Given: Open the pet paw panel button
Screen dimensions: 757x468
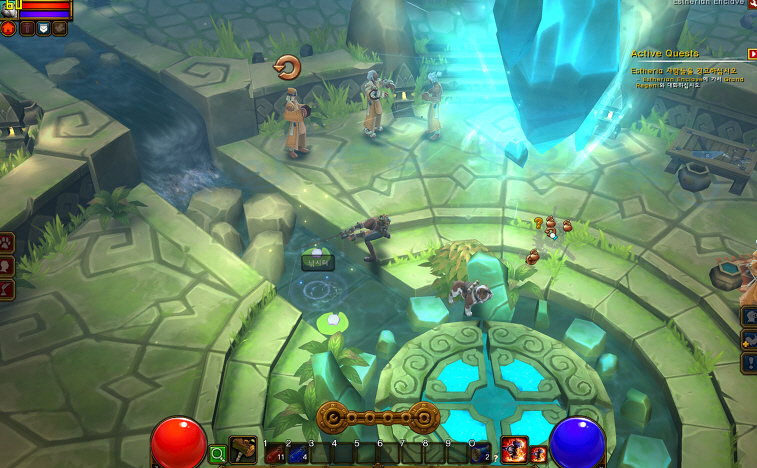Looking at the screenshot, I should [7, 241].
